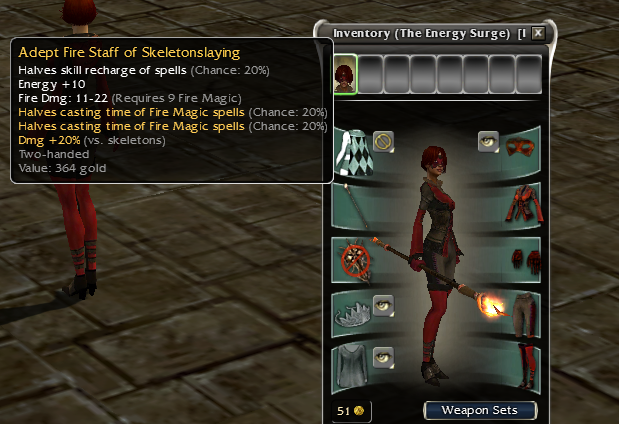The image size is (619, 424).
Task: Click the harlequin-pattern costume slot
Action: 354,150
